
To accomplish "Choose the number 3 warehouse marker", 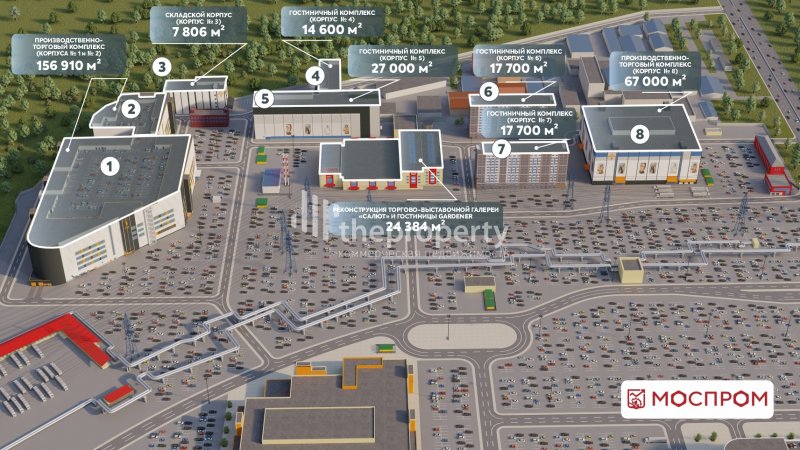I will click(x=162, y=66).
